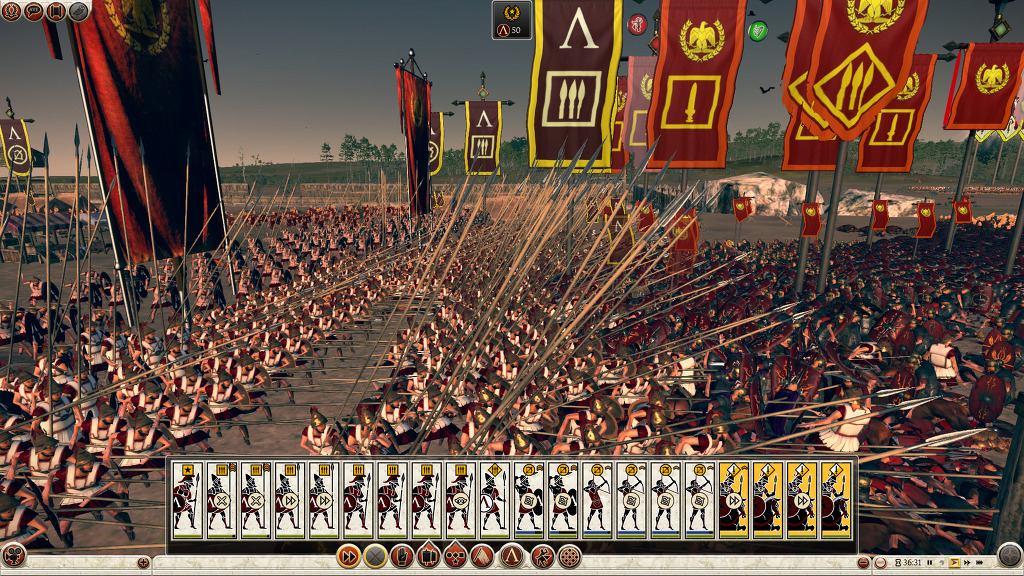Click the scroll icon in top bar
The height and width of the screenshot is (576, 1024).
[x=57, y=11]
